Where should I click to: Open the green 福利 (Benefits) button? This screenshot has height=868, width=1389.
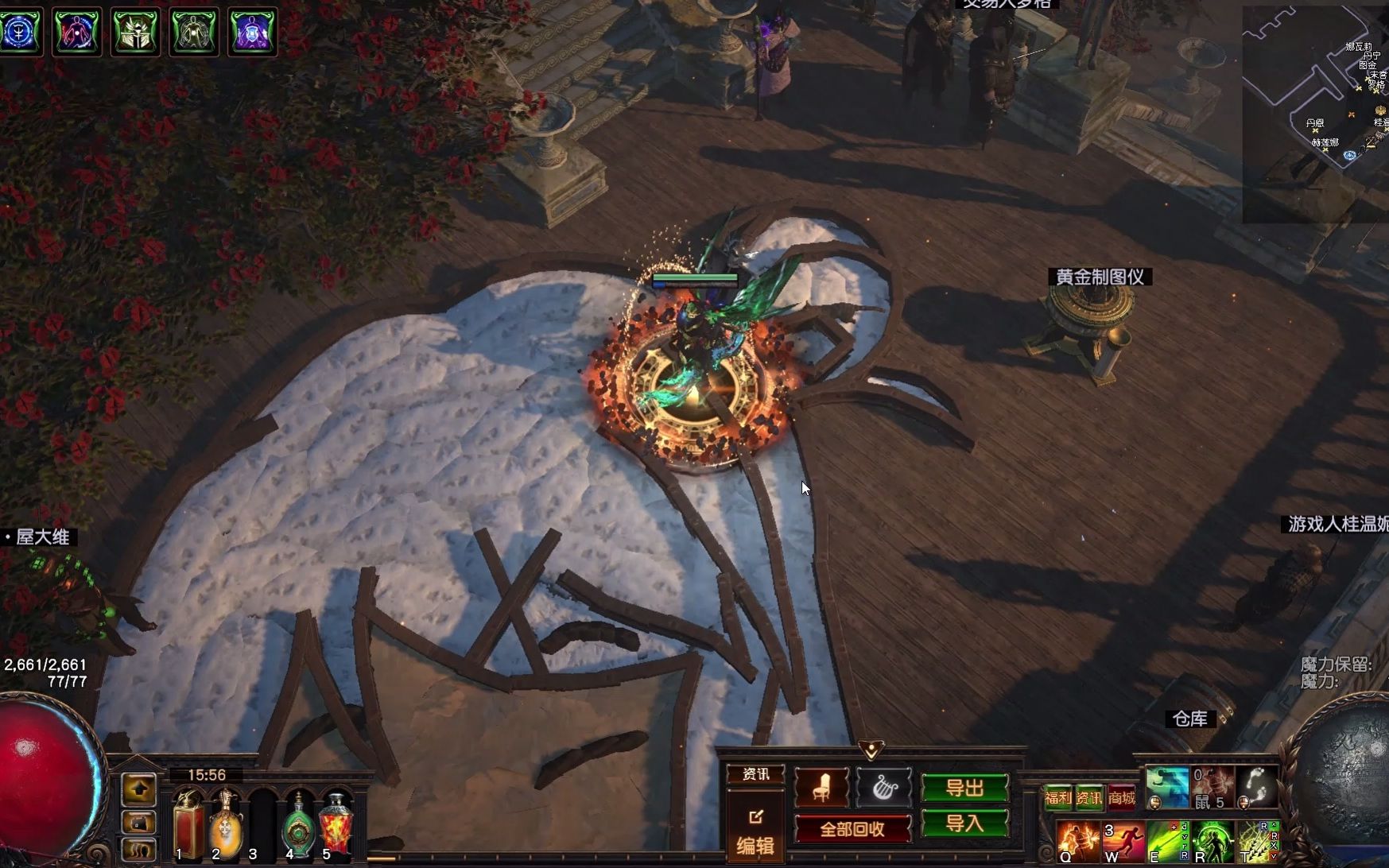click(1057, 797)
